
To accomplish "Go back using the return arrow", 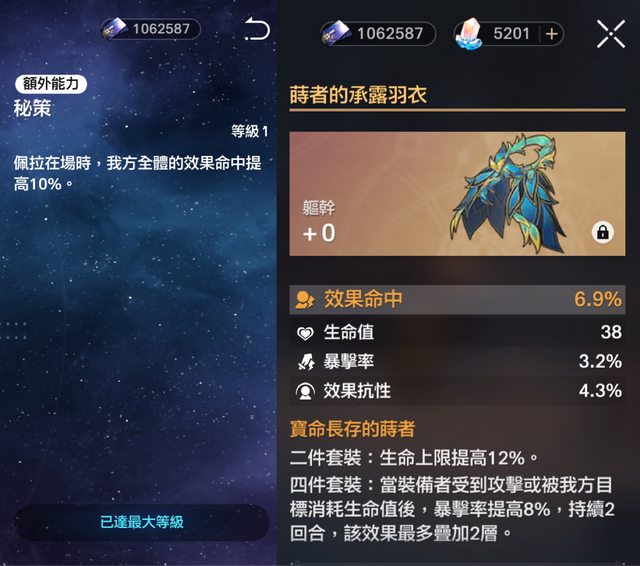I will 257,30.
